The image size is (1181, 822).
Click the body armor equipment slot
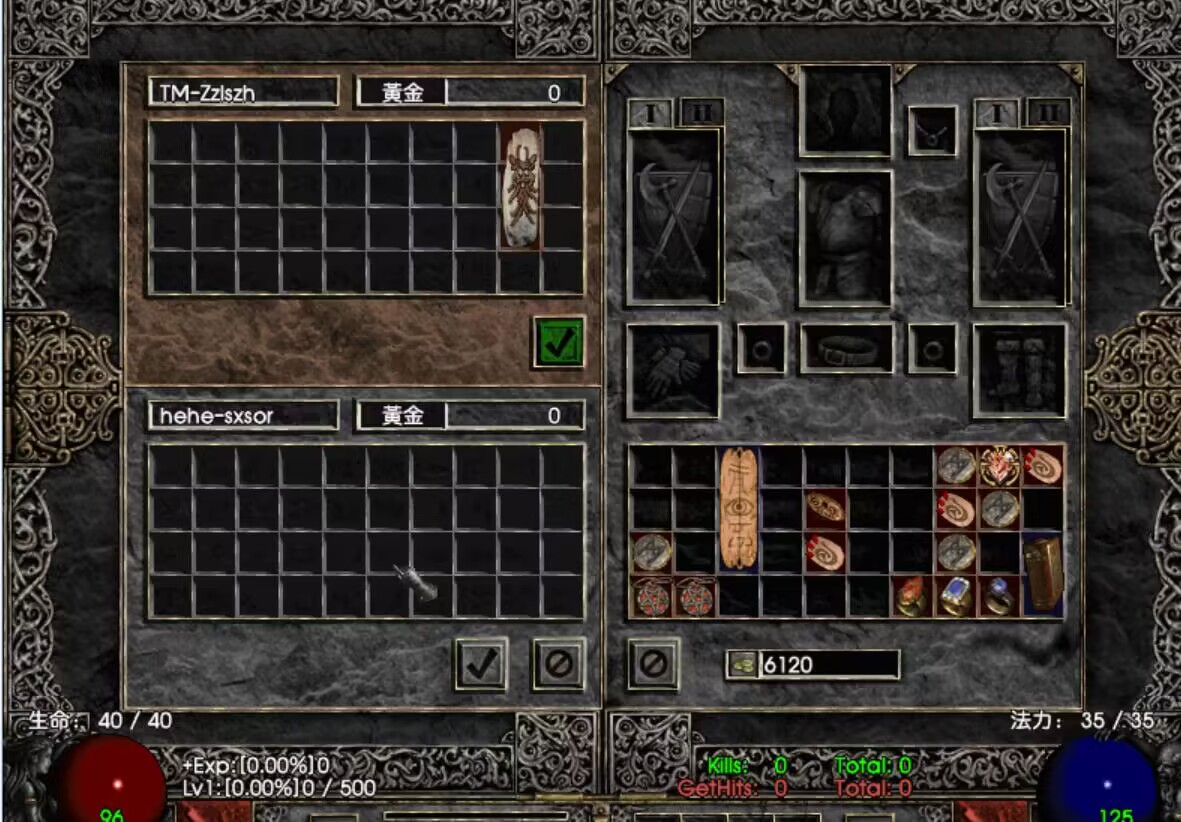pos(845,239)
